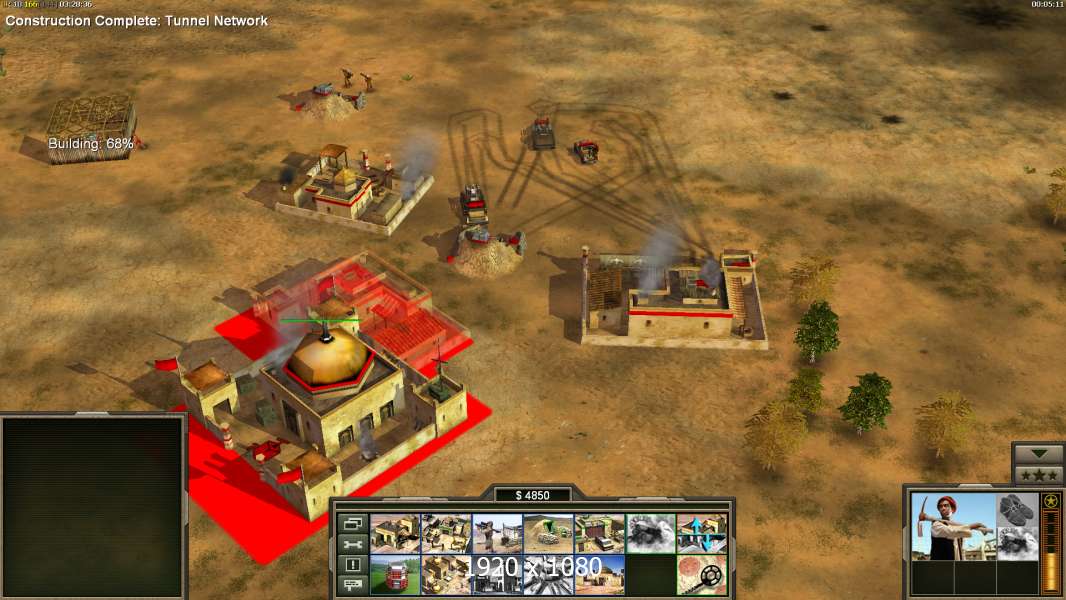
Task: Choose the Arms Dealer garage build icon
Action: click(599, 534)
